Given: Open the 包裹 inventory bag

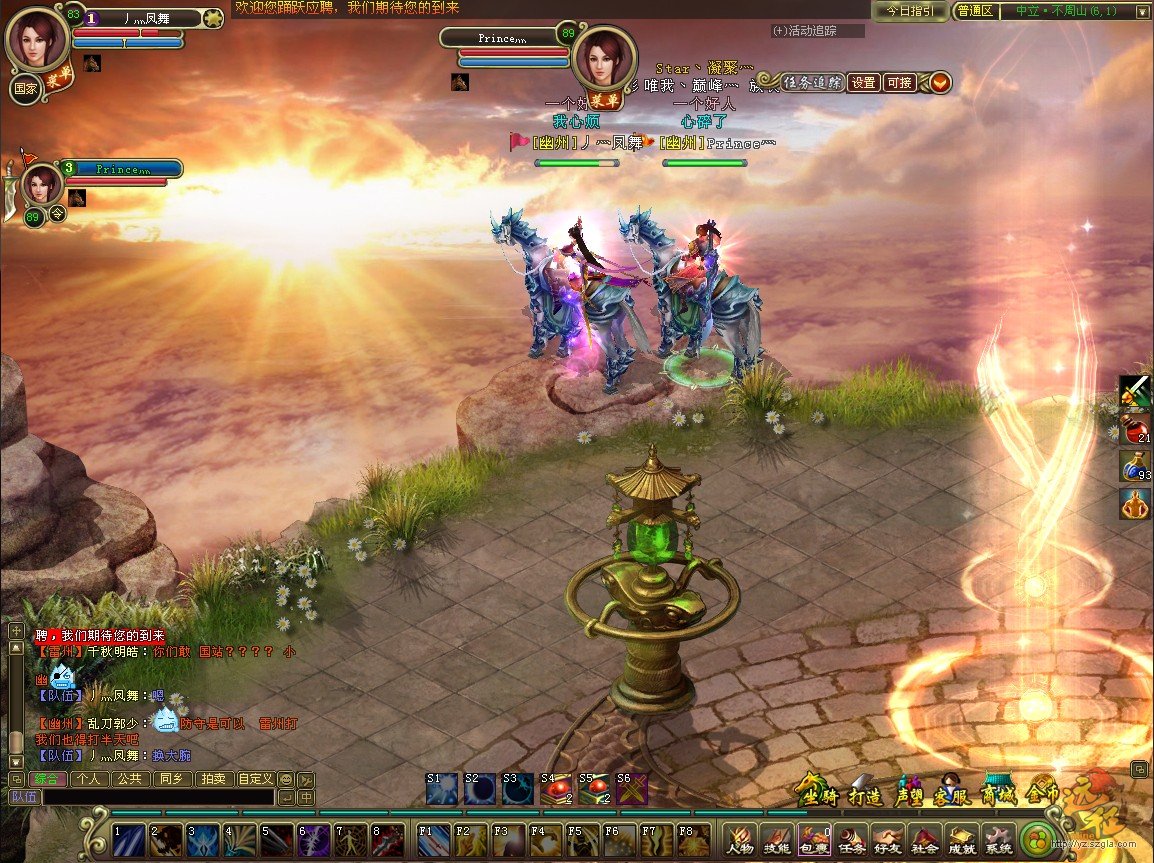Looking at the screenshot, I should (x=813, y=840).
